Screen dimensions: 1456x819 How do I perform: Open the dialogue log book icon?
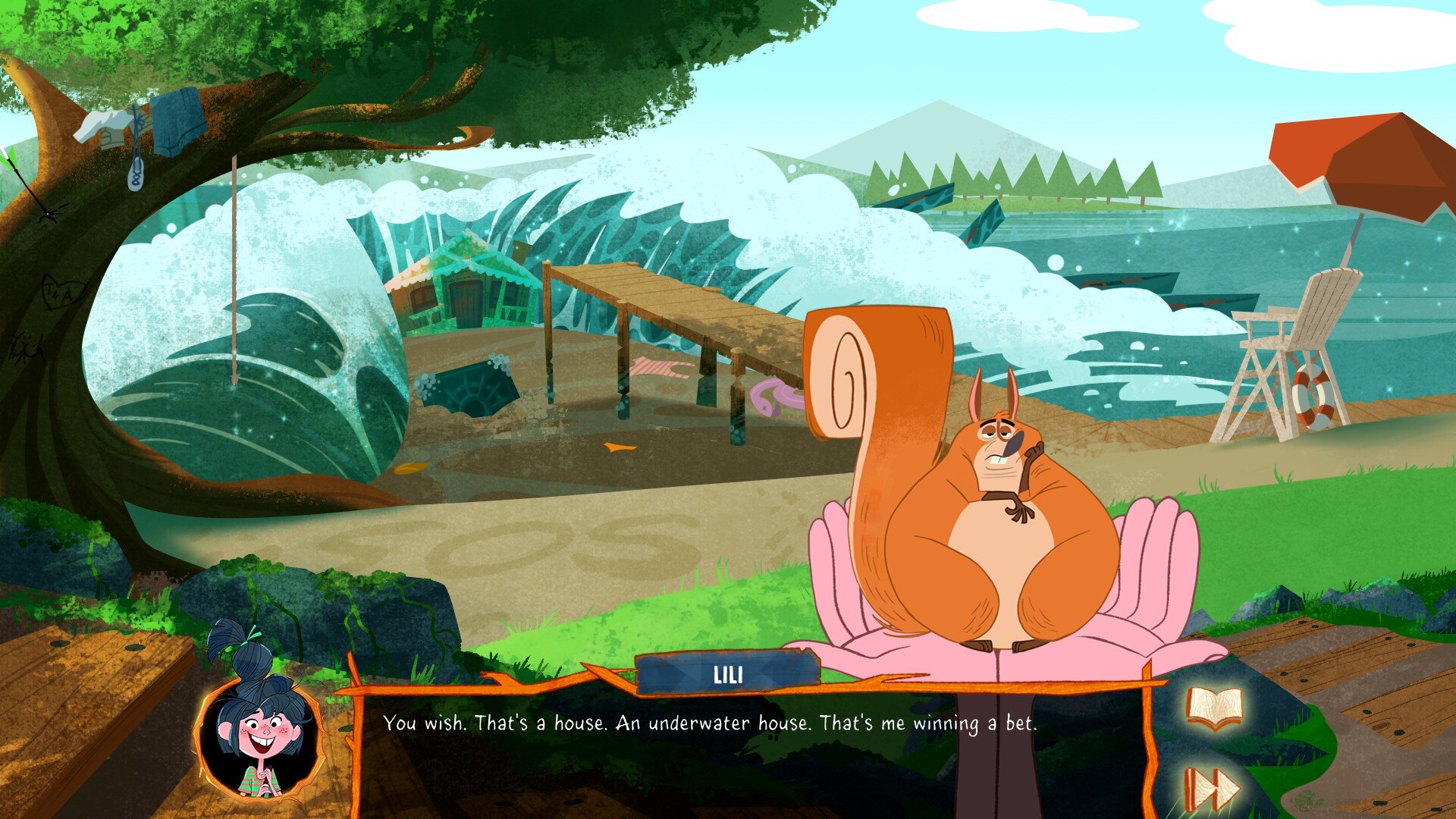(1214, 709)
